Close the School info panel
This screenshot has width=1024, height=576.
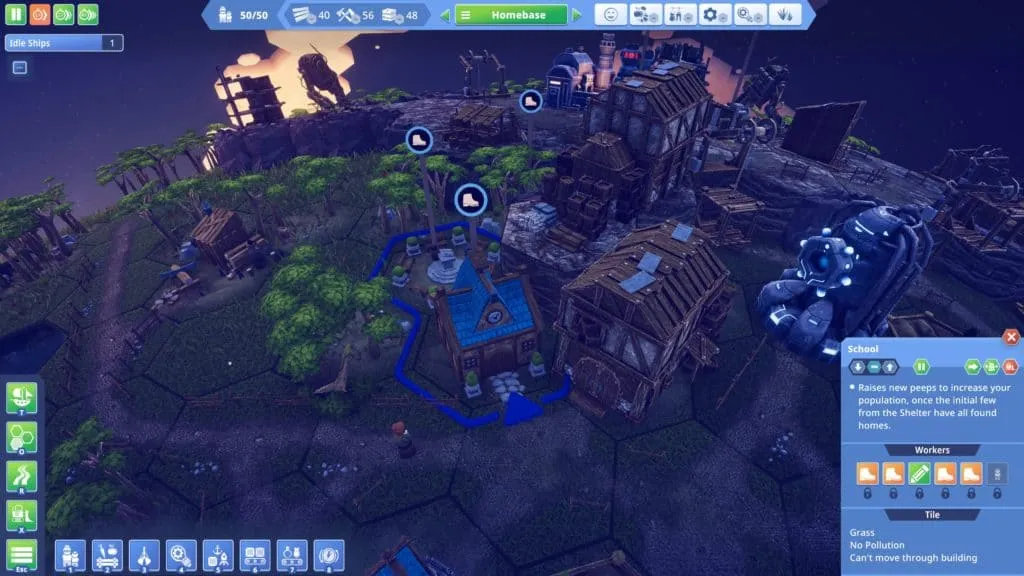1011,338
